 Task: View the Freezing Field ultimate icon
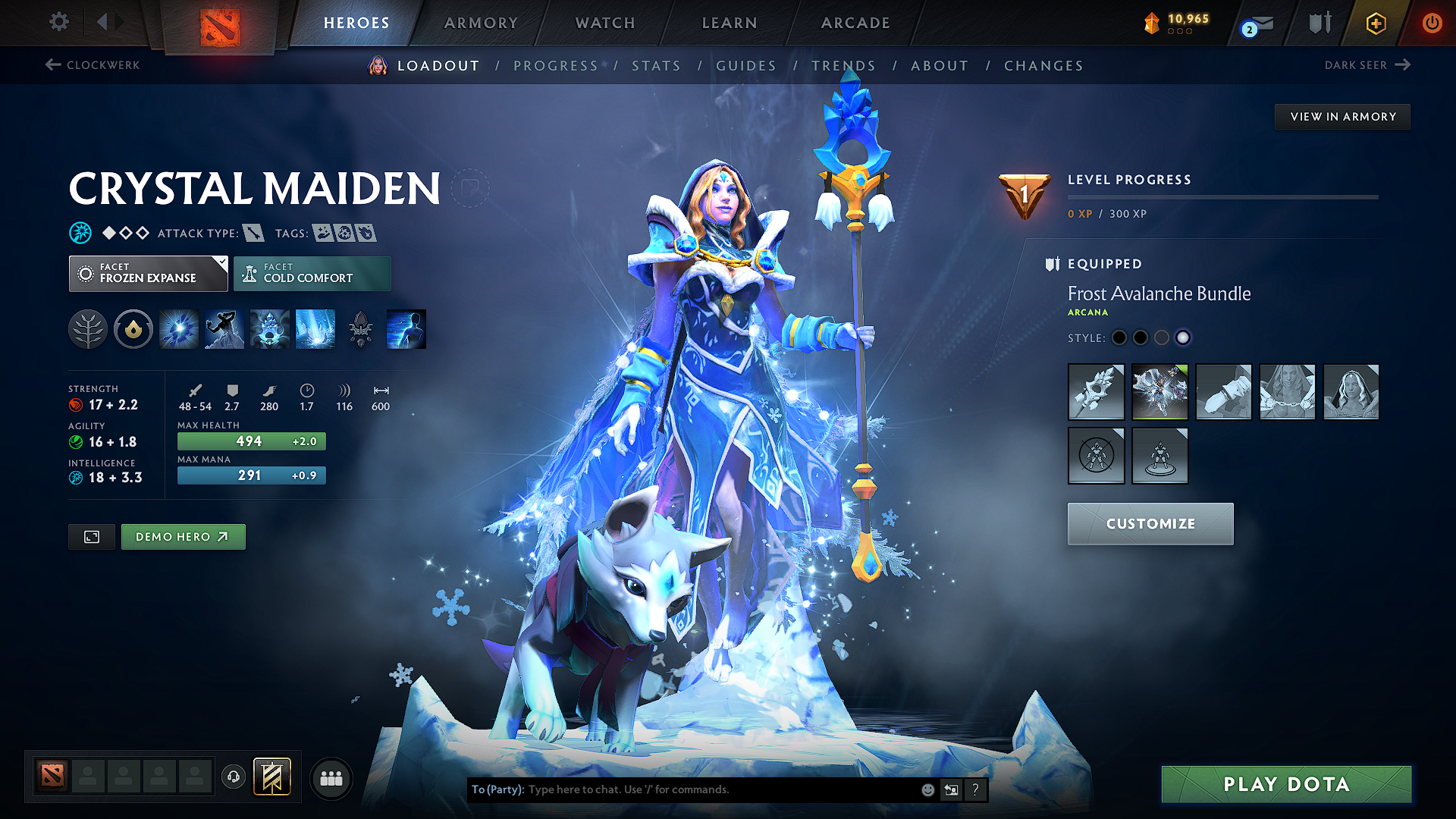(315, 328)
